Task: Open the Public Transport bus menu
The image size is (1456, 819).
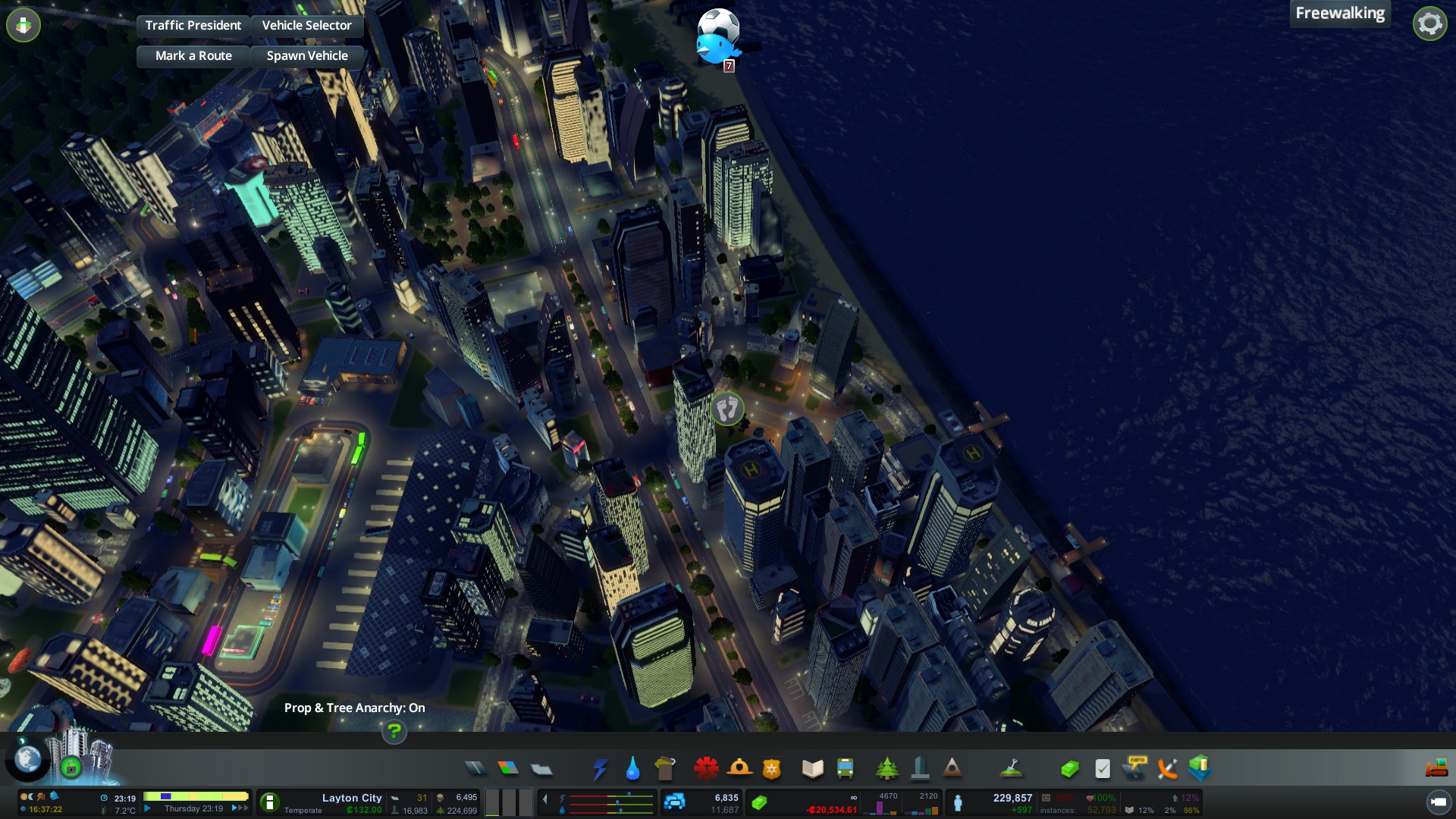Action: pyautogui.click(x=845, y=769)
